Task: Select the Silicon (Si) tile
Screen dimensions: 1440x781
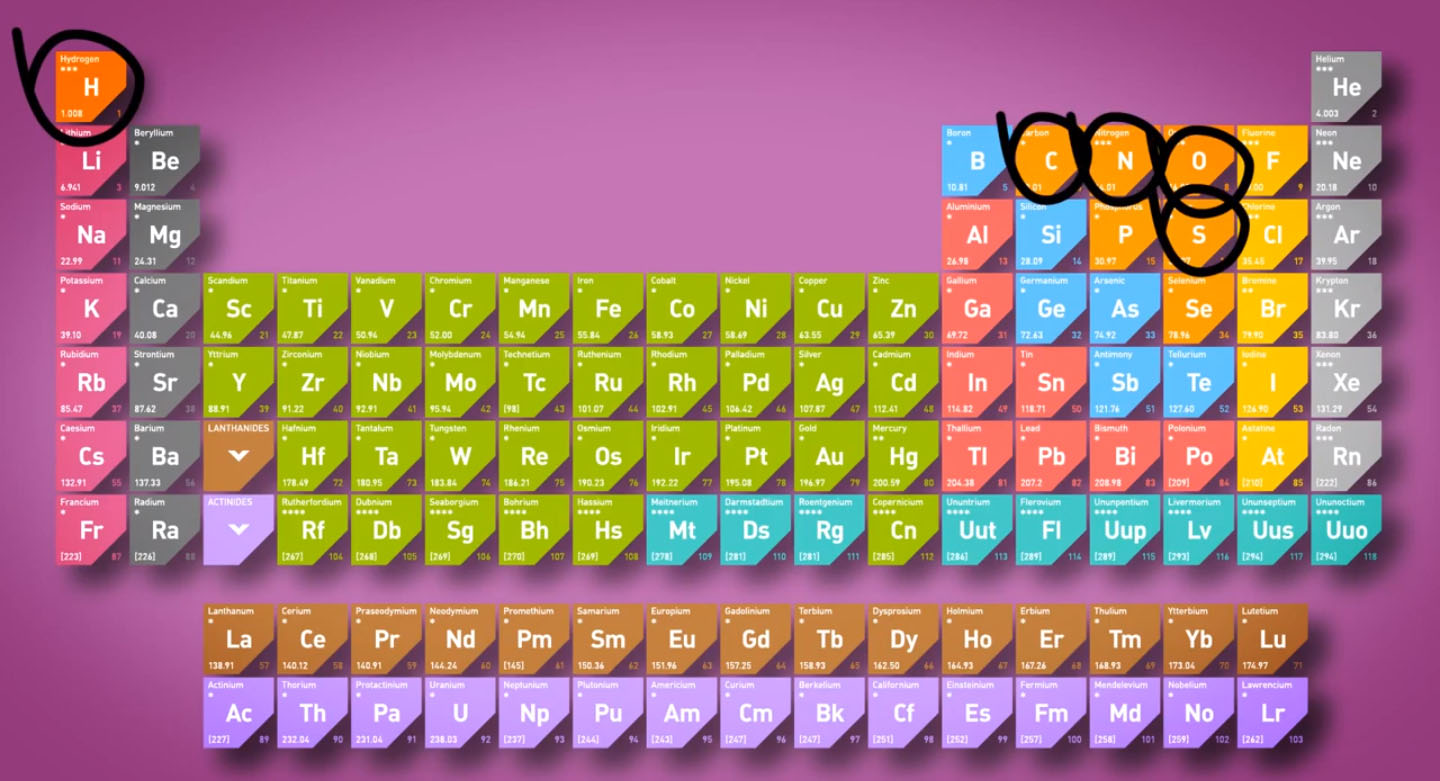Action: pos(1051,235)
